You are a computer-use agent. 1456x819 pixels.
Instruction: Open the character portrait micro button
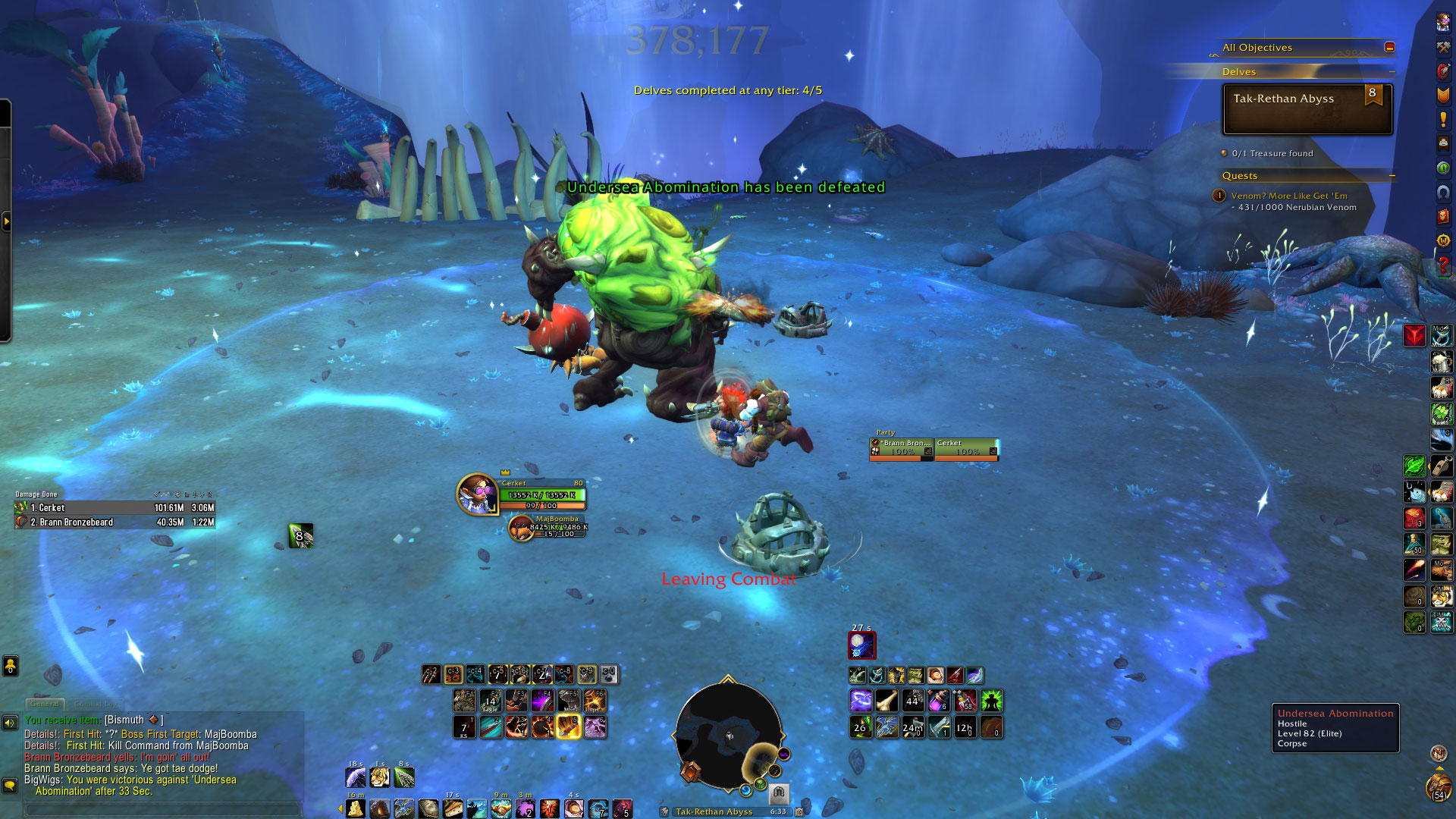pyautogui.click(x=1442, y=23)
